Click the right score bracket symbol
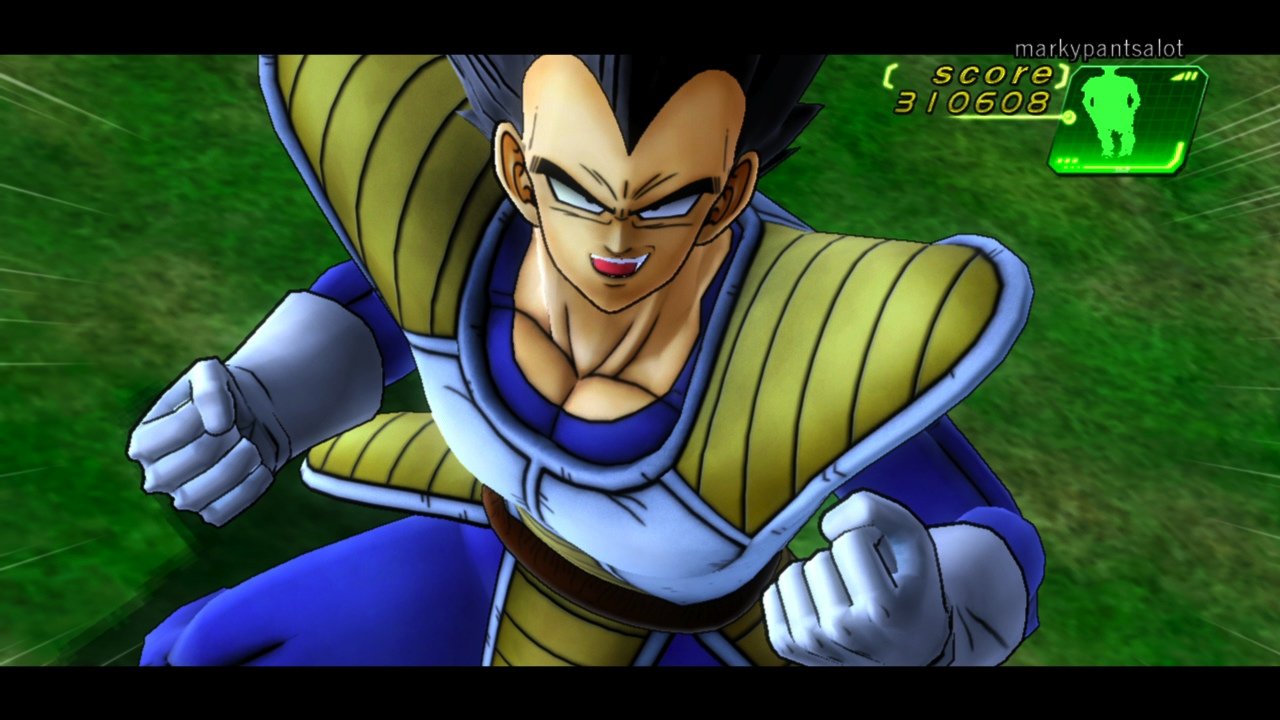 click(x=1062, y=77)
